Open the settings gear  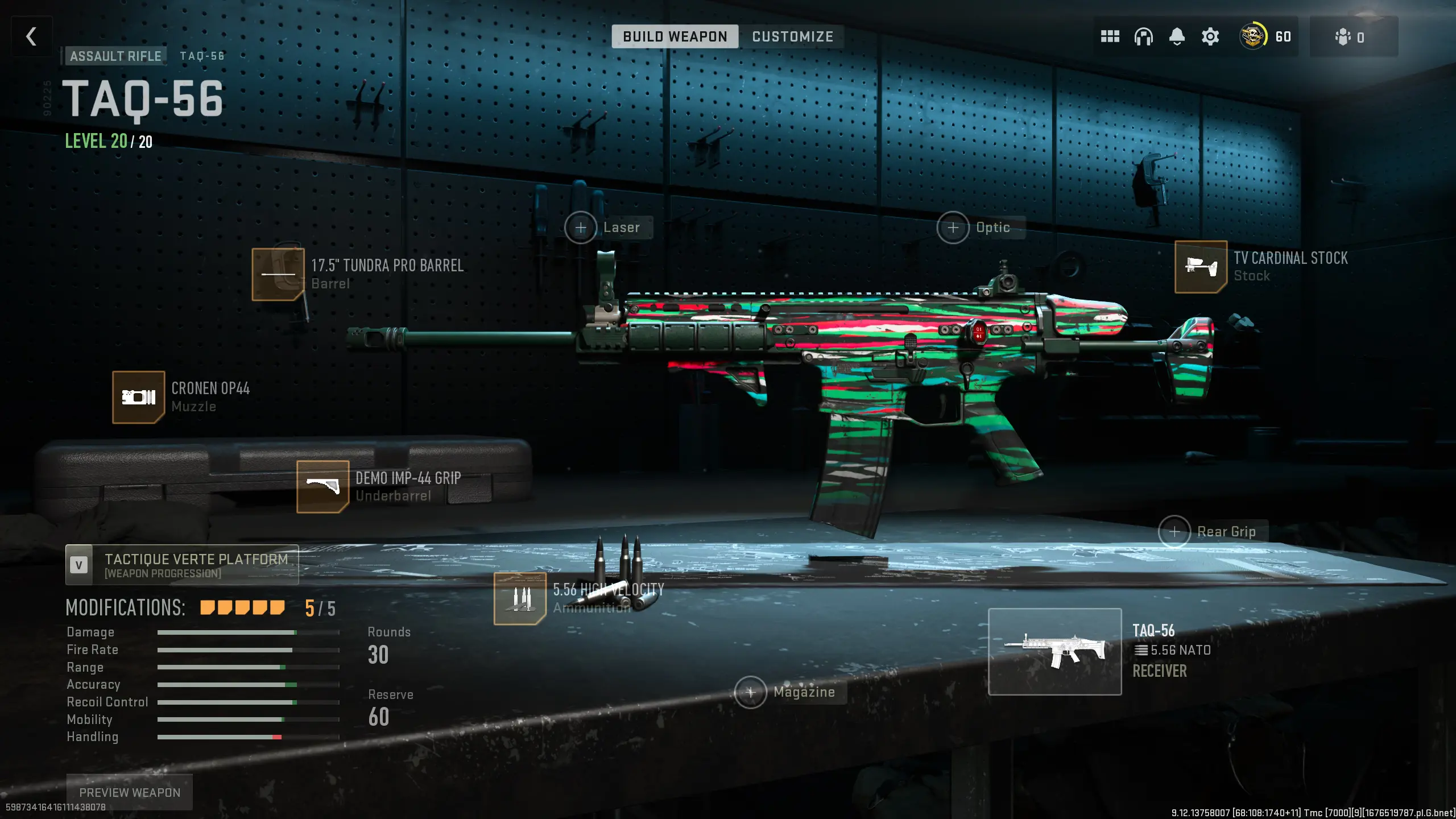tap(1210, 36)
